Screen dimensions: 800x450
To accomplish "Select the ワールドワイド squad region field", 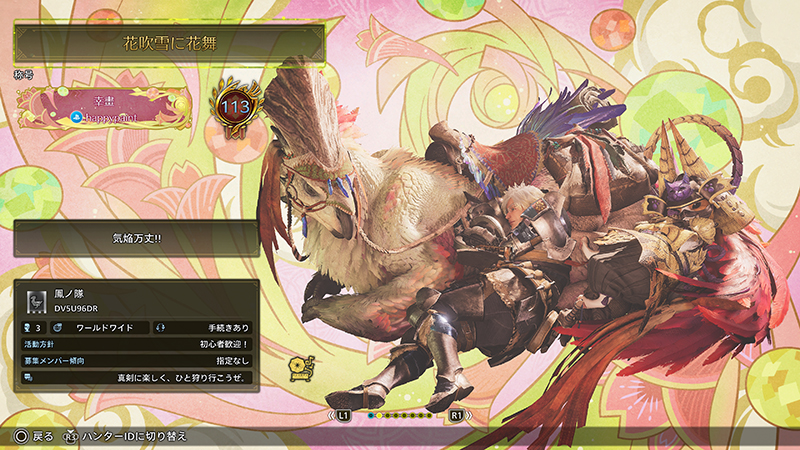I will pyautogui.click(x=104, y=327).
